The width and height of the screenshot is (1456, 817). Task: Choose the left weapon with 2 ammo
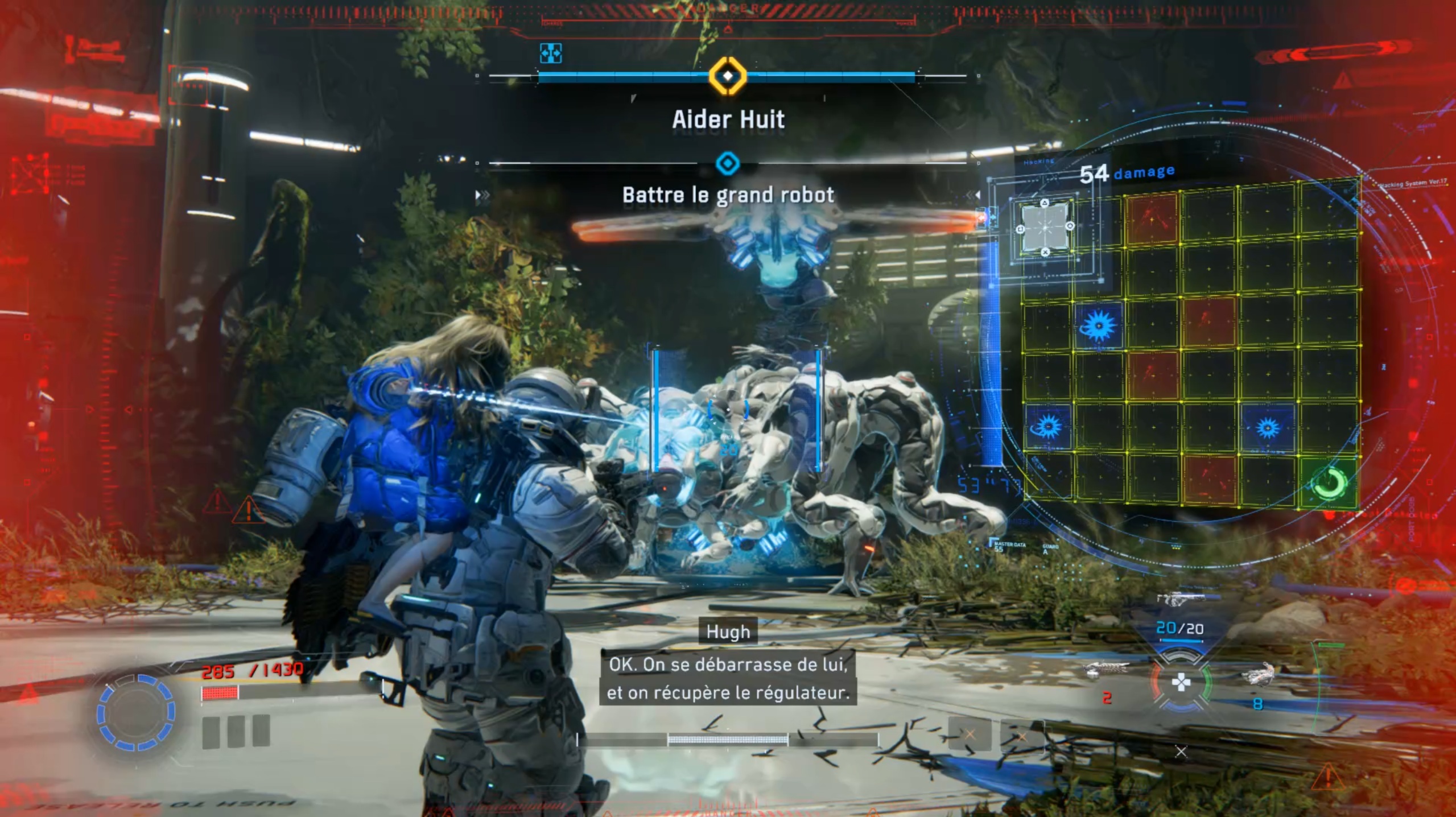coord(1106,672)
